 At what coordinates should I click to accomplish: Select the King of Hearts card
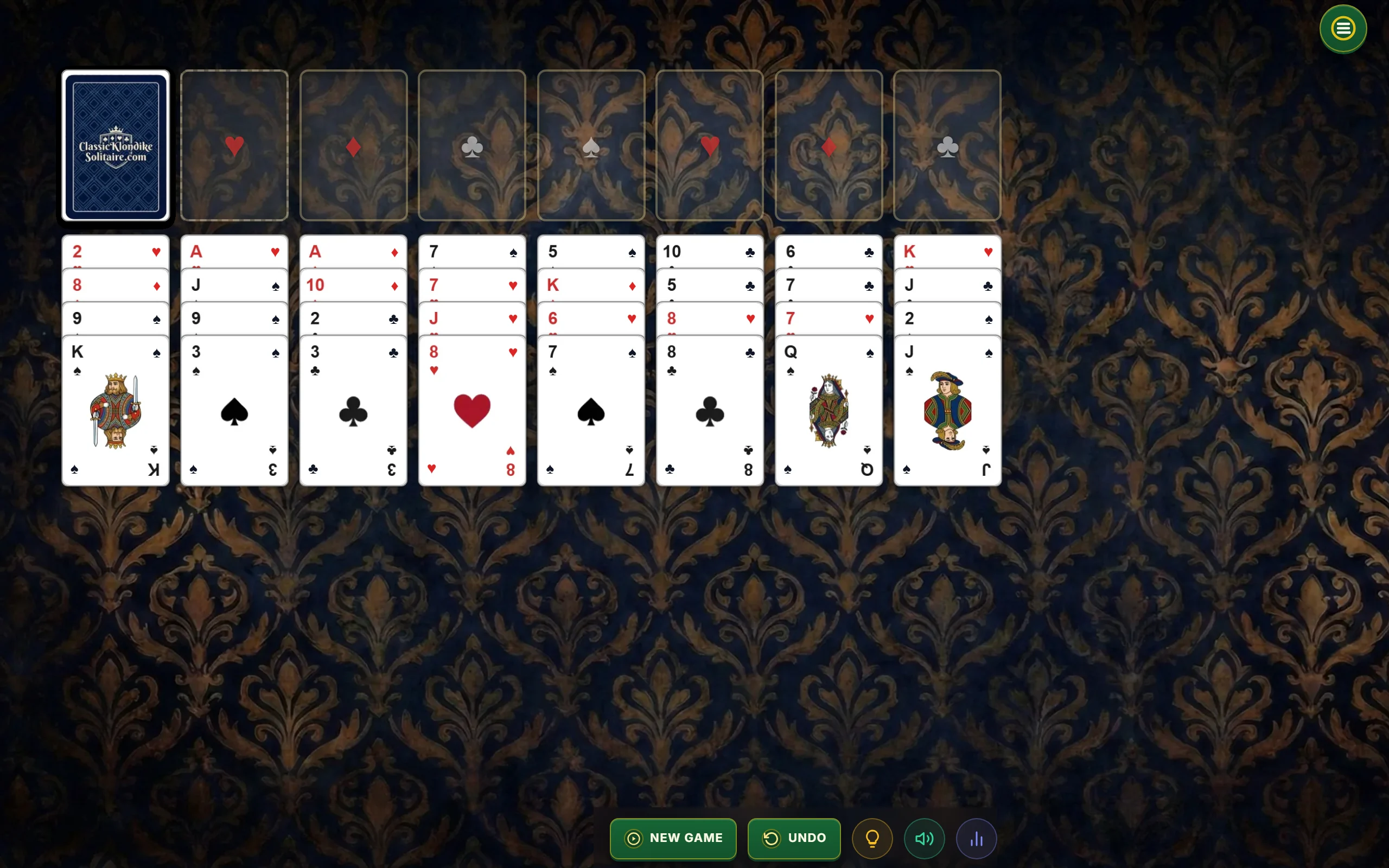point(947,251)
